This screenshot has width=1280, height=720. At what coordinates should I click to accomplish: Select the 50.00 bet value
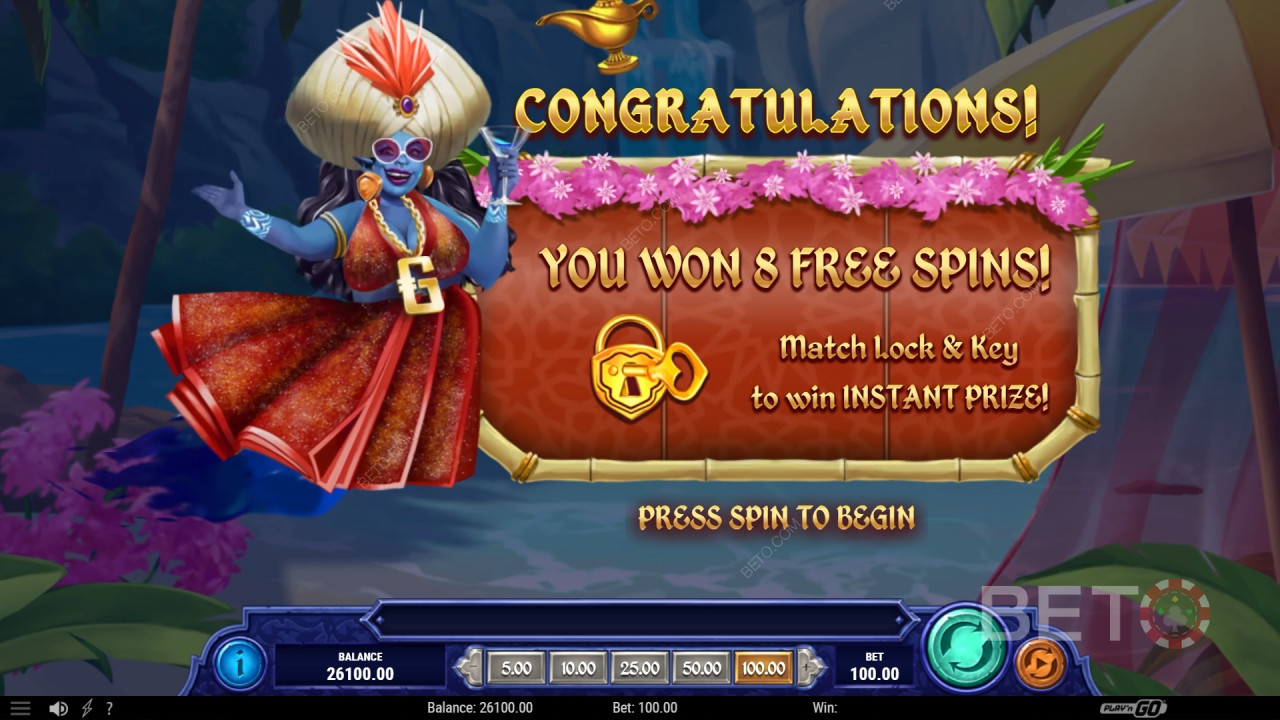point(703,667)
